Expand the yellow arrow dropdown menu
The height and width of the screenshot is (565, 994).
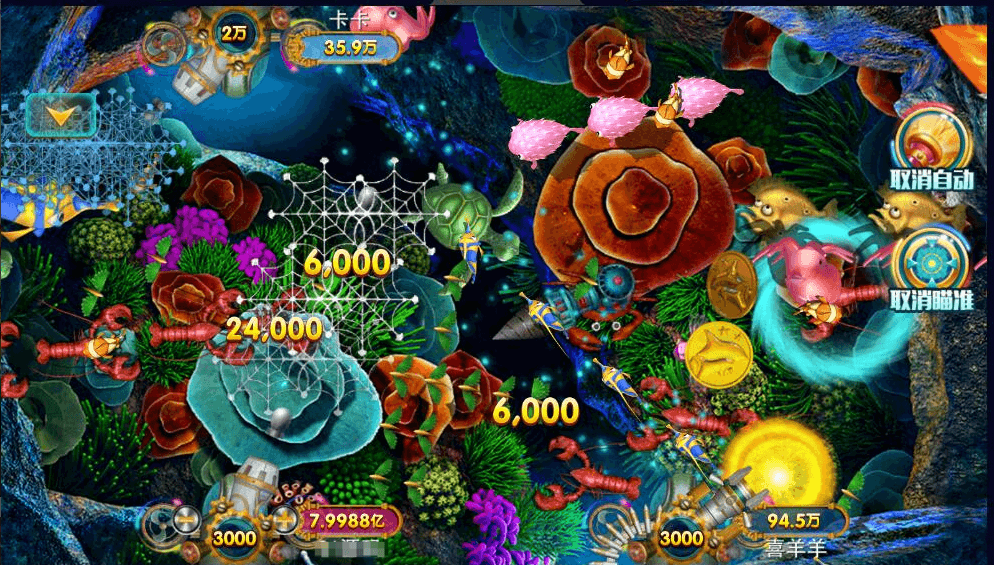pyautogui.click(x=61, y=116)
